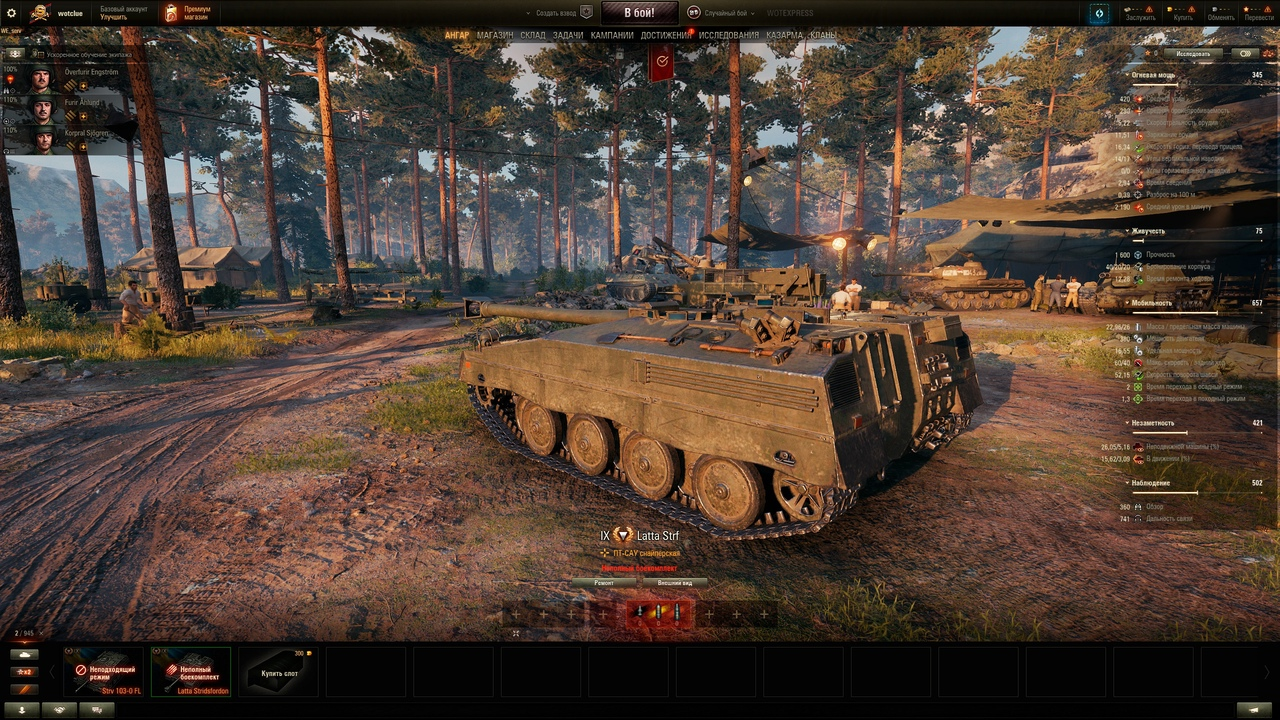
Task: Select the Strv 103-0 FL tank
Action: [x=103, y=671]
